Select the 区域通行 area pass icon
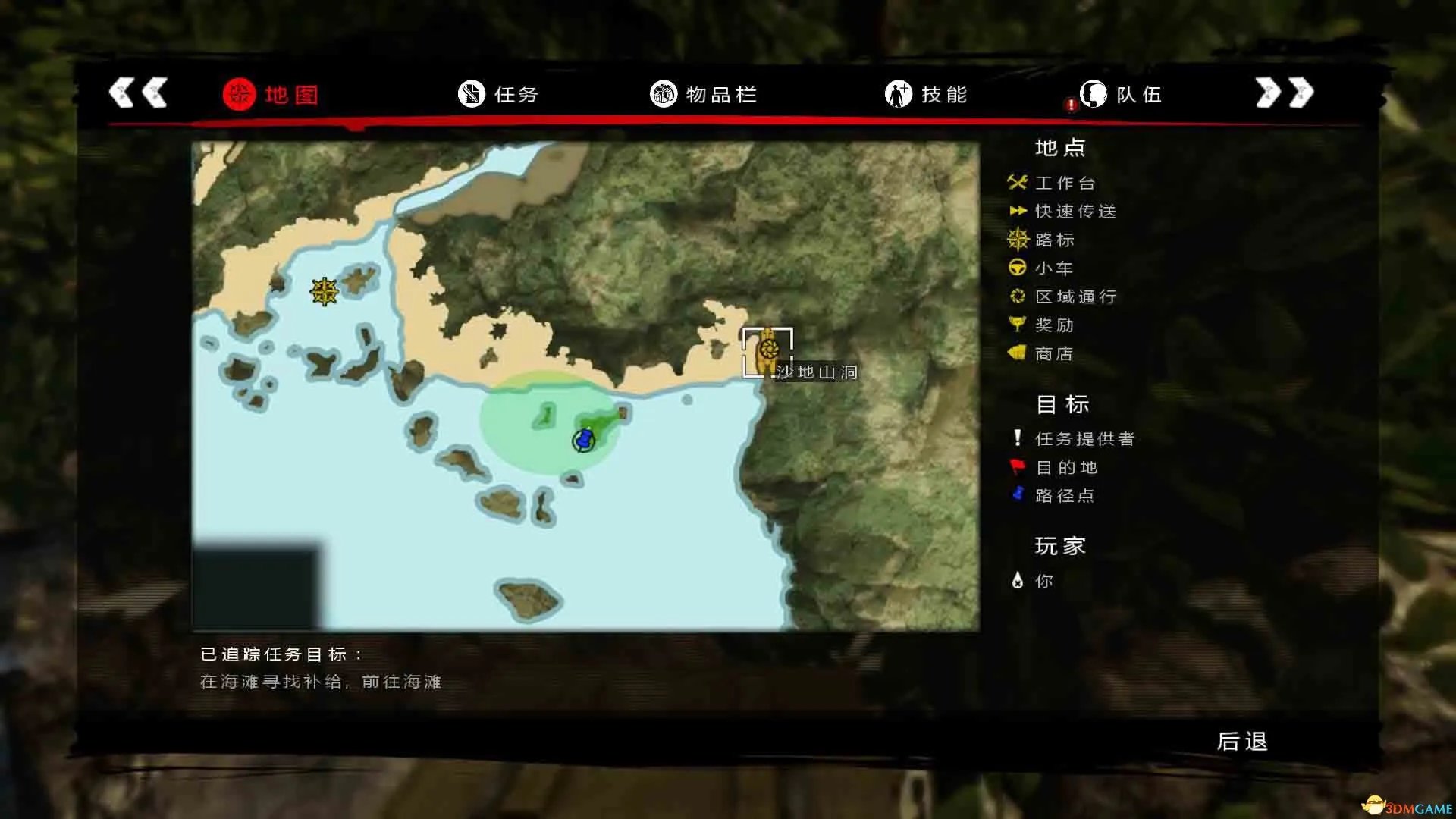The height and width of the screenshot is (819, 1456). coord(1017,296)
